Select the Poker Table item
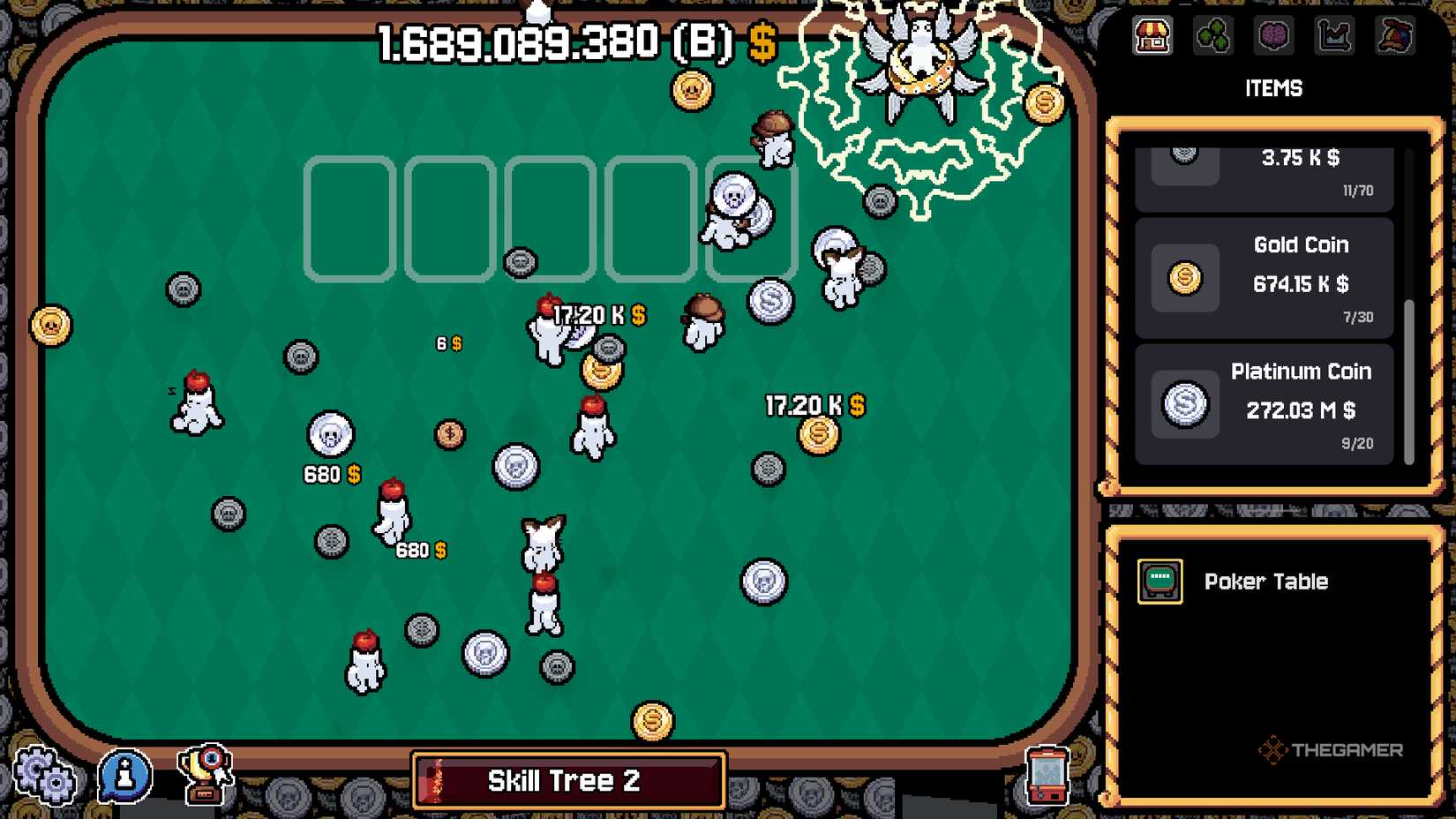 (1266, 582)
